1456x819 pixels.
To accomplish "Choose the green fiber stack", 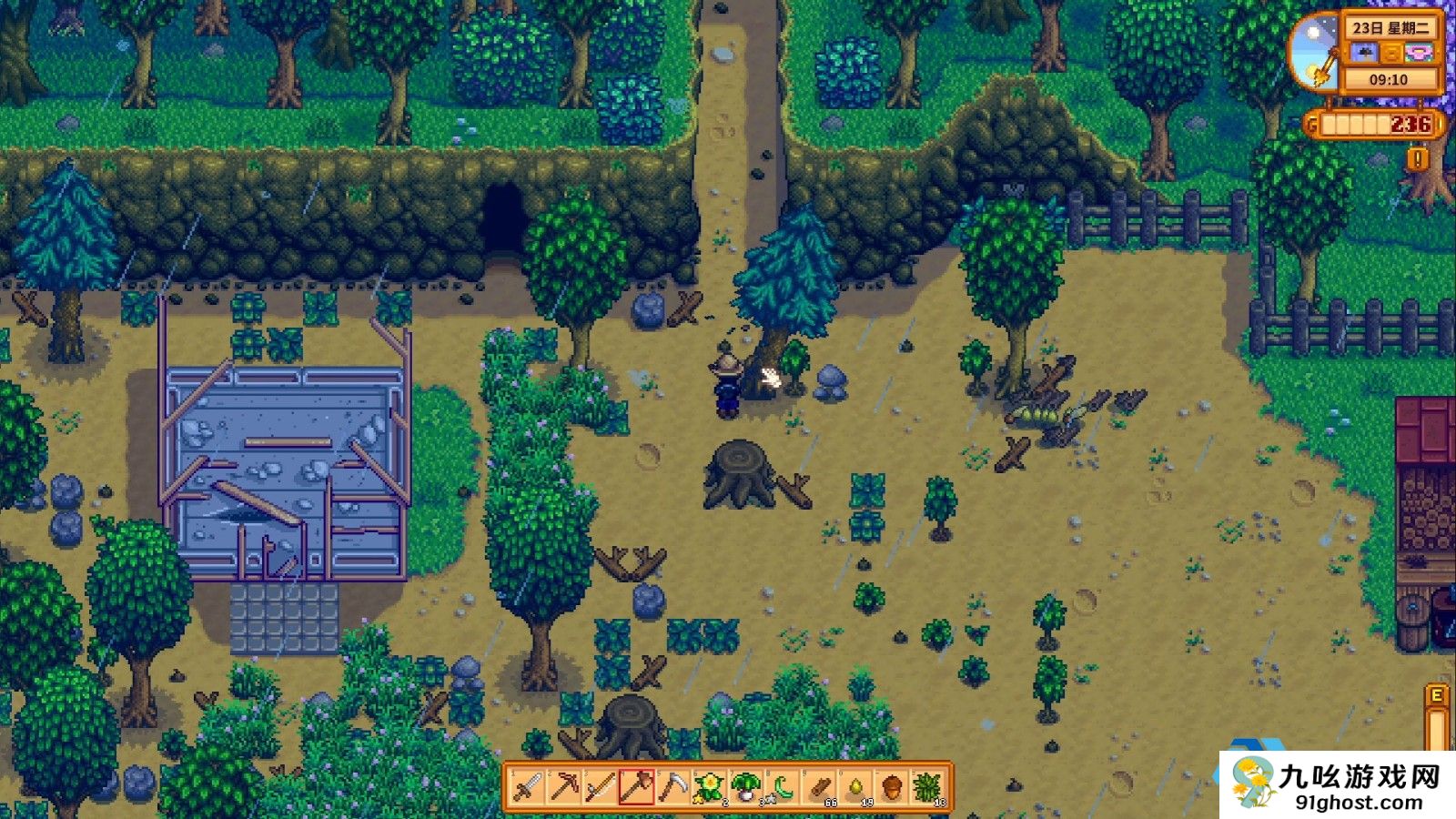I will click(928, 787).
